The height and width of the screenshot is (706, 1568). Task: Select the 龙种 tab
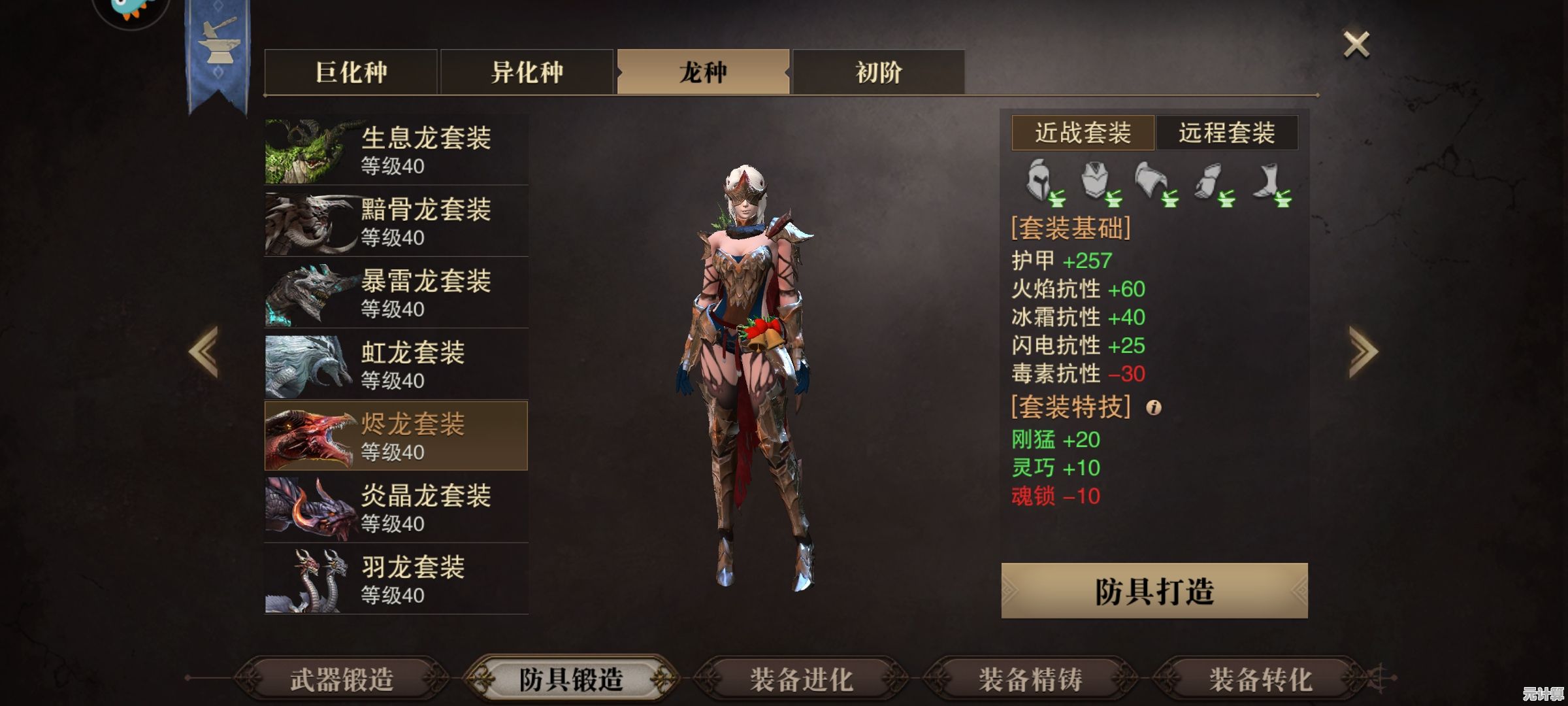[x=703, y=72]
